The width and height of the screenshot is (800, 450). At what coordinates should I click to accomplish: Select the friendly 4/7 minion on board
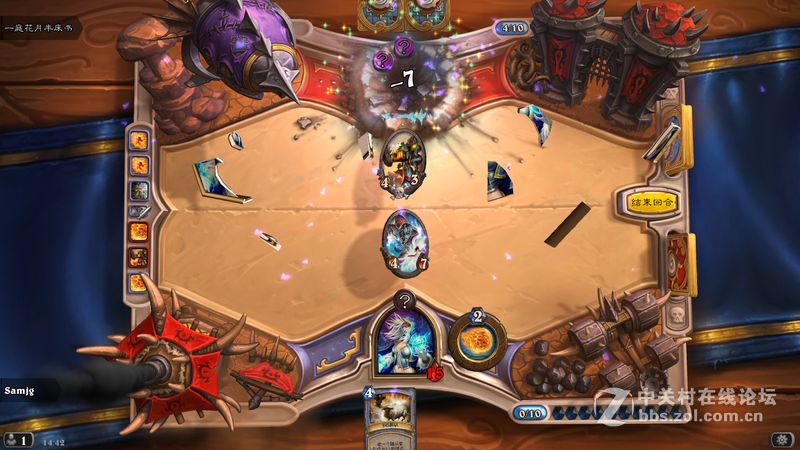tap(405, 240)
